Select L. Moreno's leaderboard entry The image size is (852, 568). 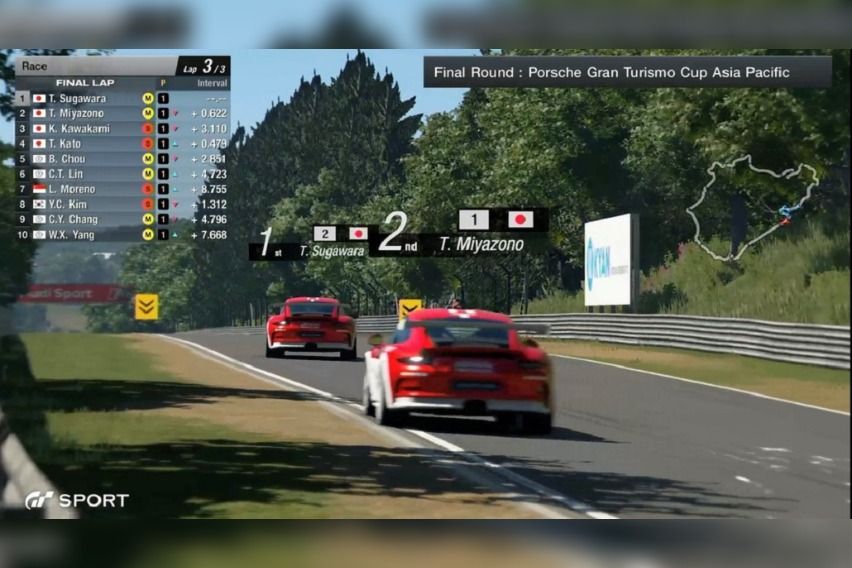(122, 189)
